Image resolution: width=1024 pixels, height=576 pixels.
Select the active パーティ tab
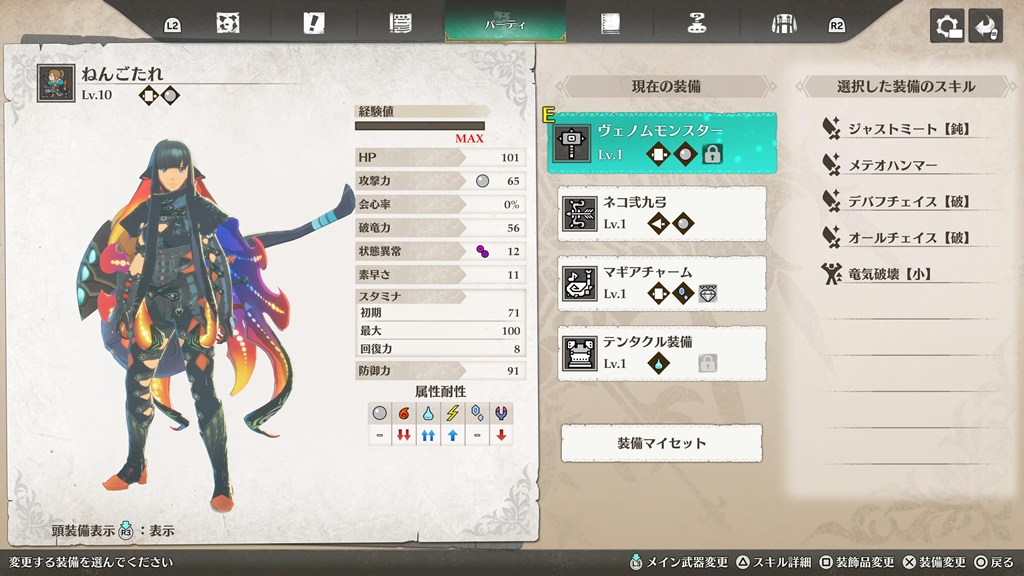click(505, 24)
